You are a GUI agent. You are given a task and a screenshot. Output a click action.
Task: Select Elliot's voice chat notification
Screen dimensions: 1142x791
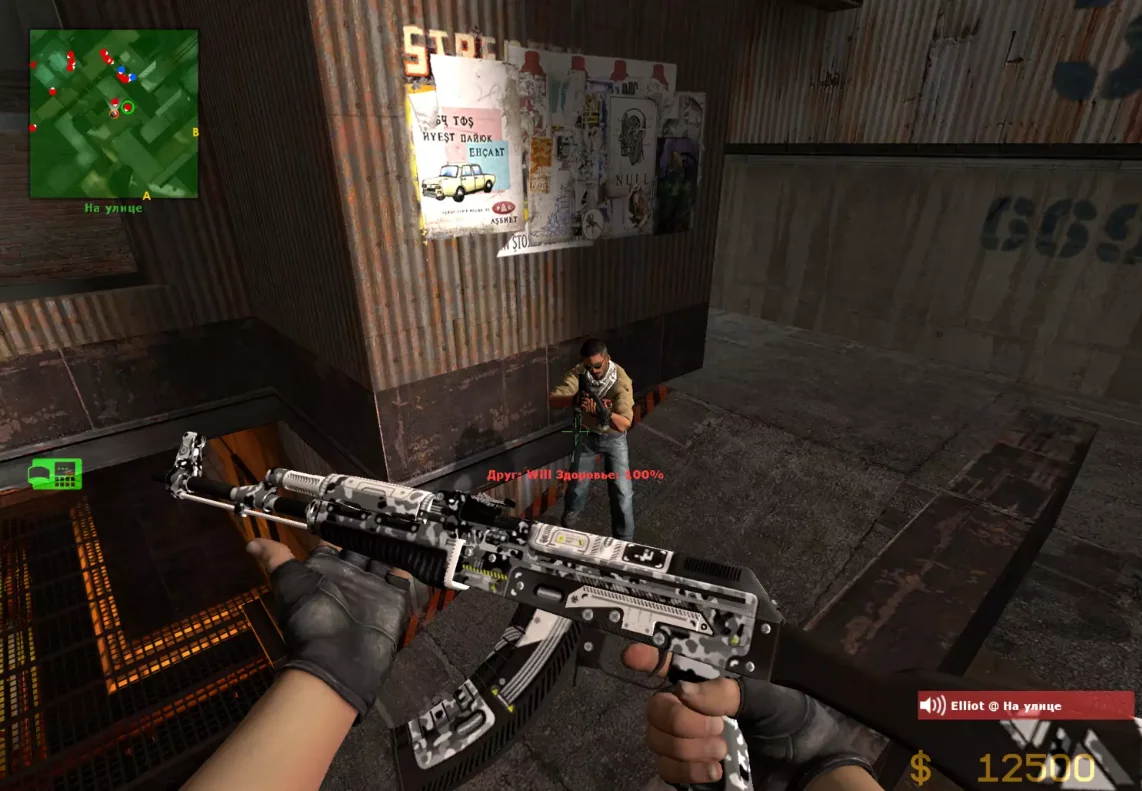[x=1025, y=705]
